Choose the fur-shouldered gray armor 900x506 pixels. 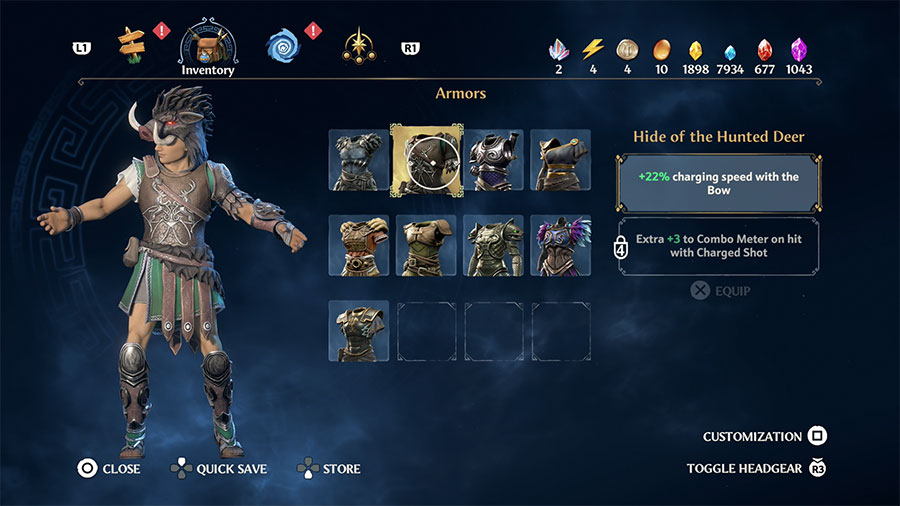point(359,159)
